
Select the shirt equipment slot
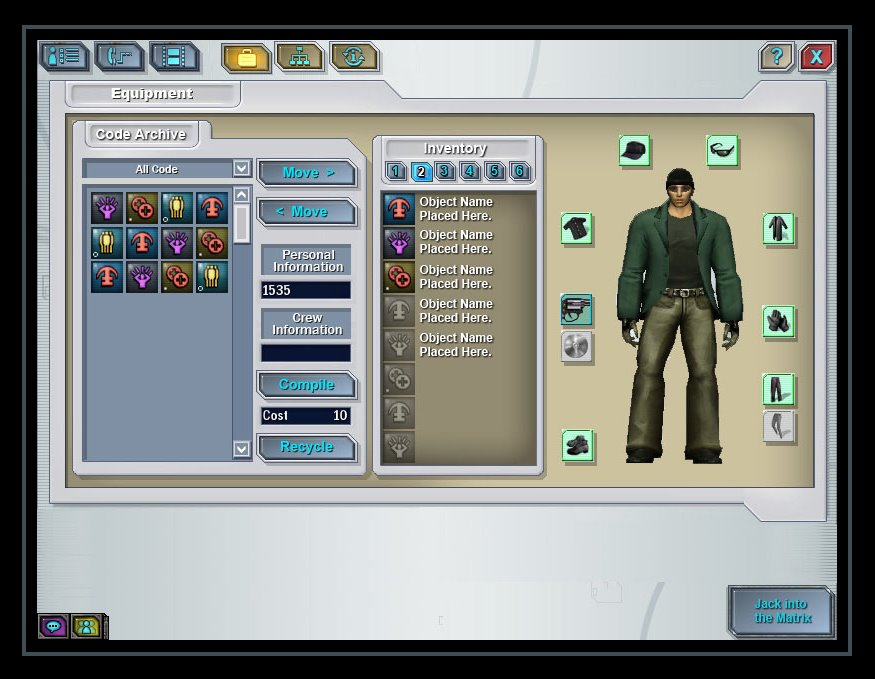pyautogui.click(x=576, y=228)
